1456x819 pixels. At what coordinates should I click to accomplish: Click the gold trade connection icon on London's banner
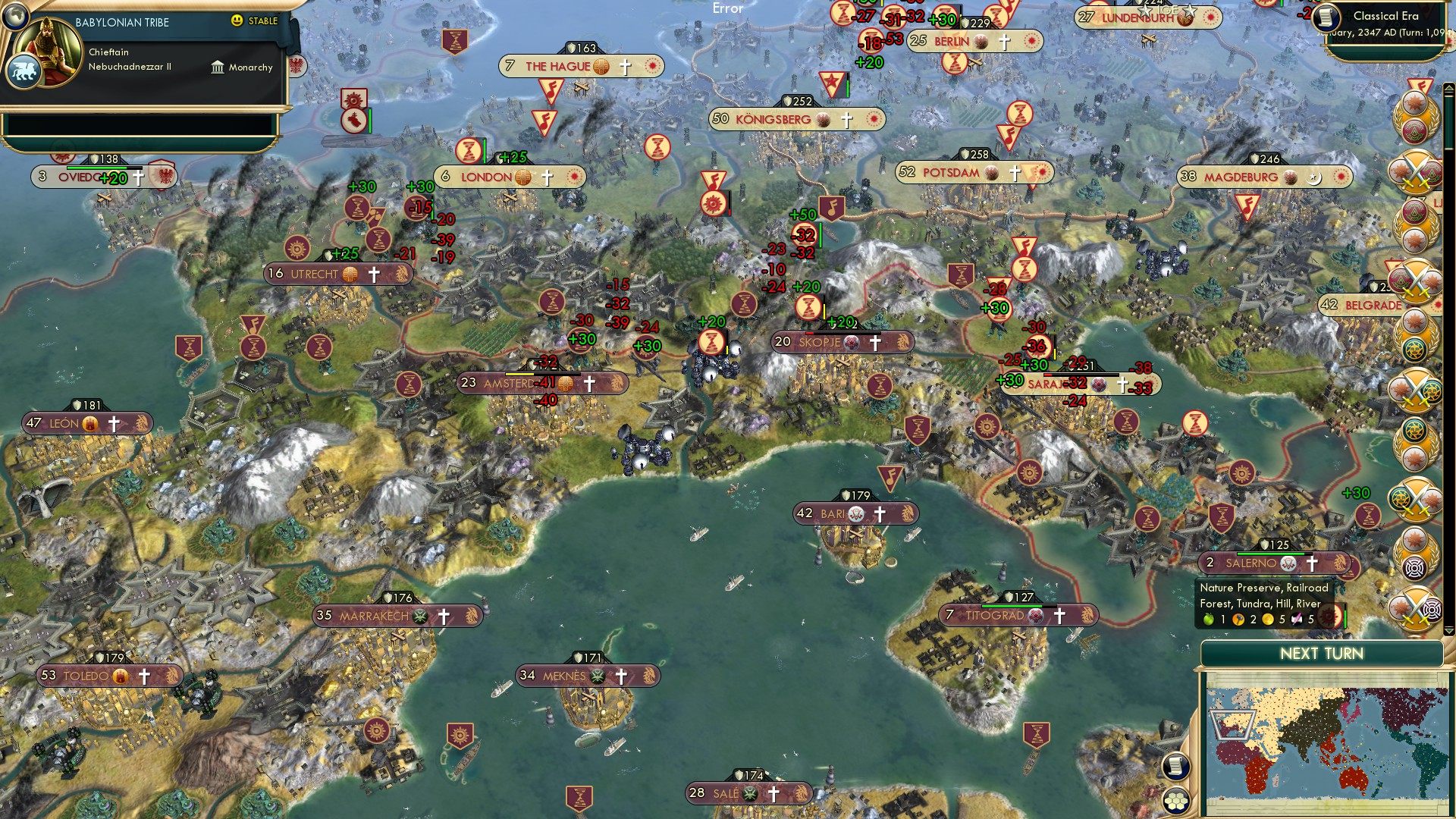(522, 177)
